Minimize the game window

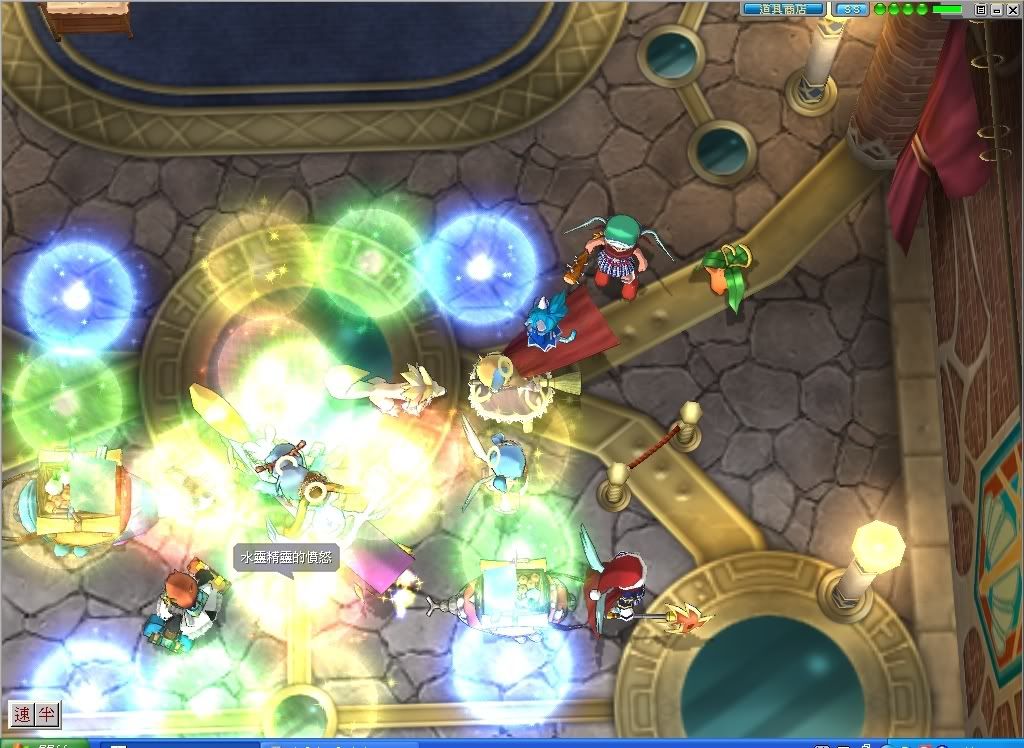click(x=996, y=9)
